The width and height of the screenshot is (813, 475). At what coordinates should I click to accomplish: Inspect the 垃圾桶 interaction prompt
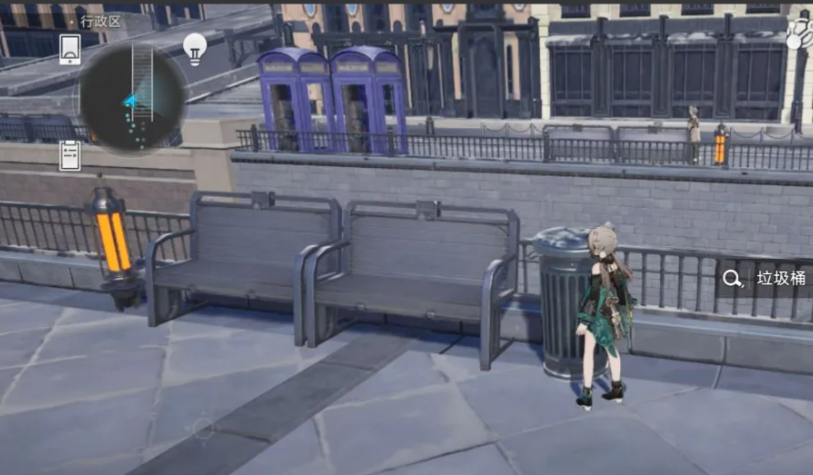[x=767, y=279]
